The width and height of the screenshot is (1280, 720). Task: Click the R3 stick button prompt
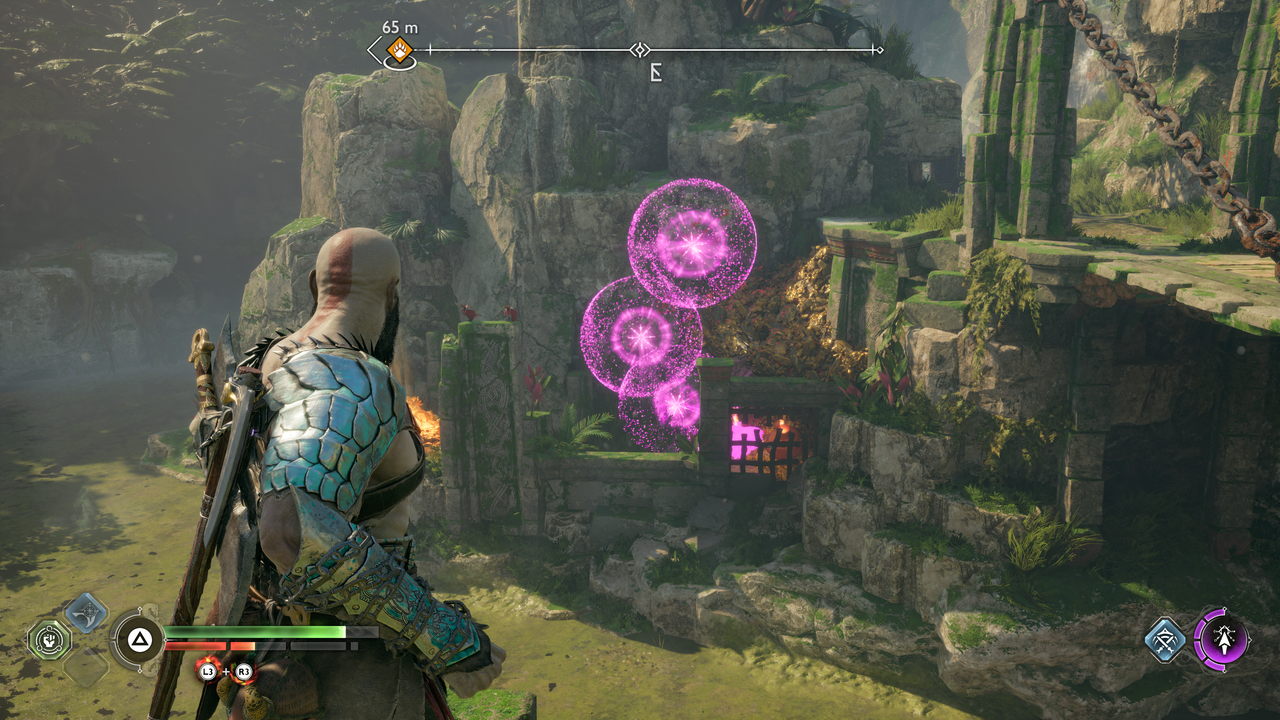point(244,669)
